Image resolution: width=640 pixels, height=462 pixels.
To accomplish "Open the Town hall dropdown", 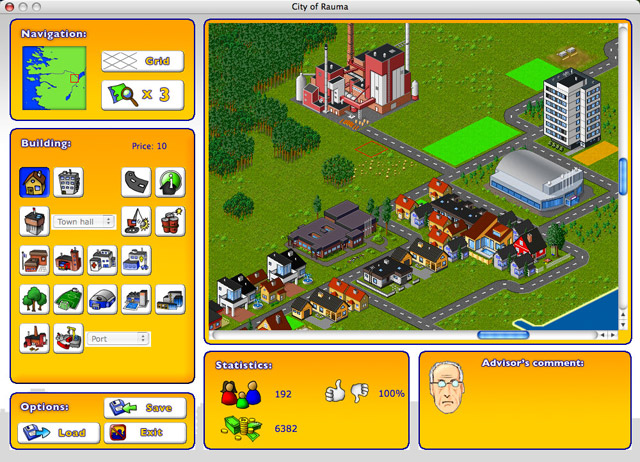I will click(x=85, y=221).
